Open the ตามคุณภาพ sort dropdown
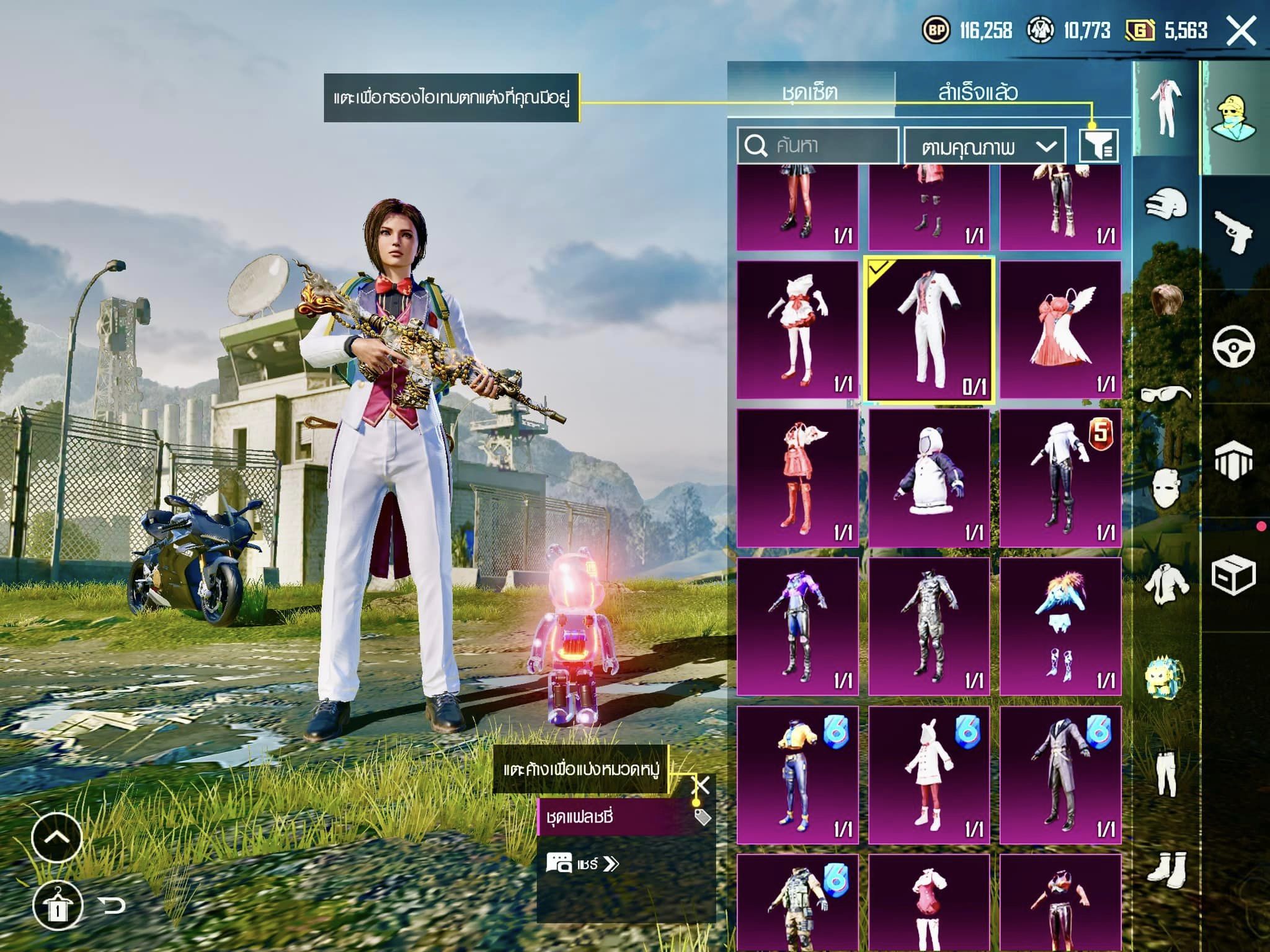This screenshot has width=1270, height=952. (x=985, y=146)
